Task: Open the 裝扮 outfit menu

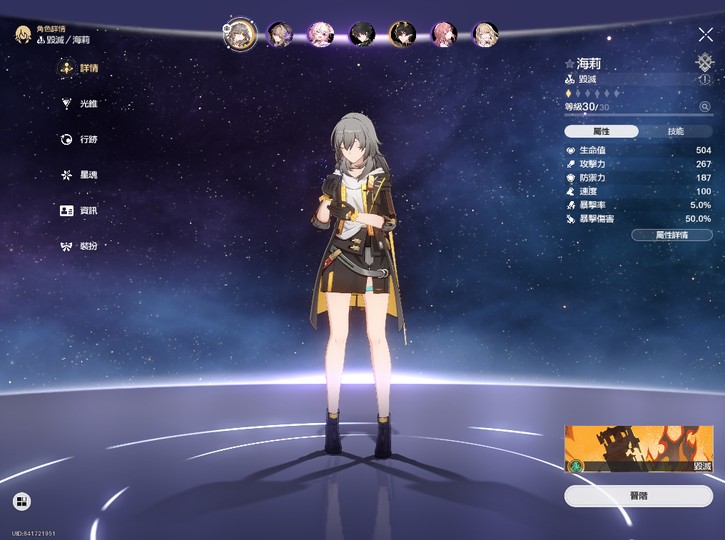Action: [83, 246]
